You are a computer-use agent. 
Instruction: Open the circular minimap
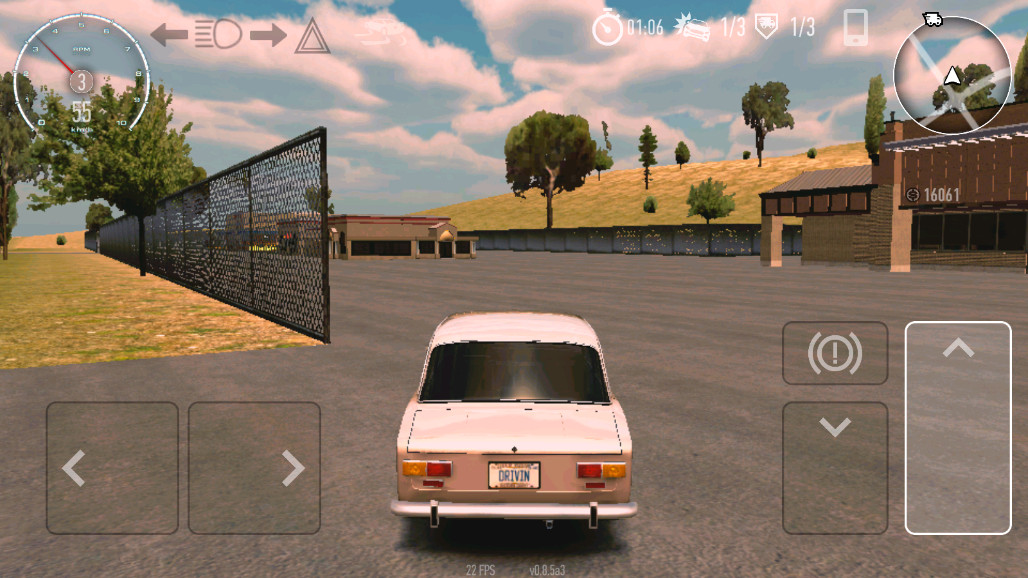(951, 75)
